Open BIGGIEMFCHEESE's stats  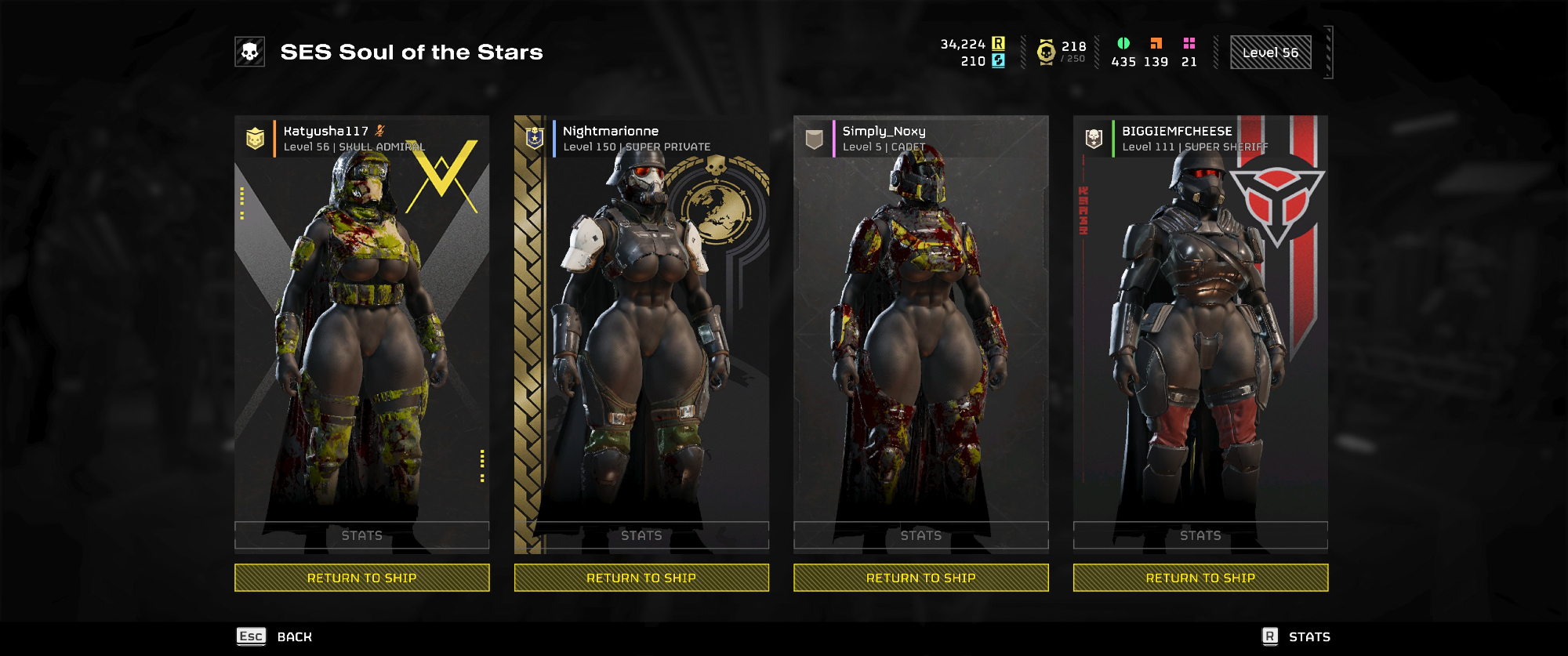1200,535
